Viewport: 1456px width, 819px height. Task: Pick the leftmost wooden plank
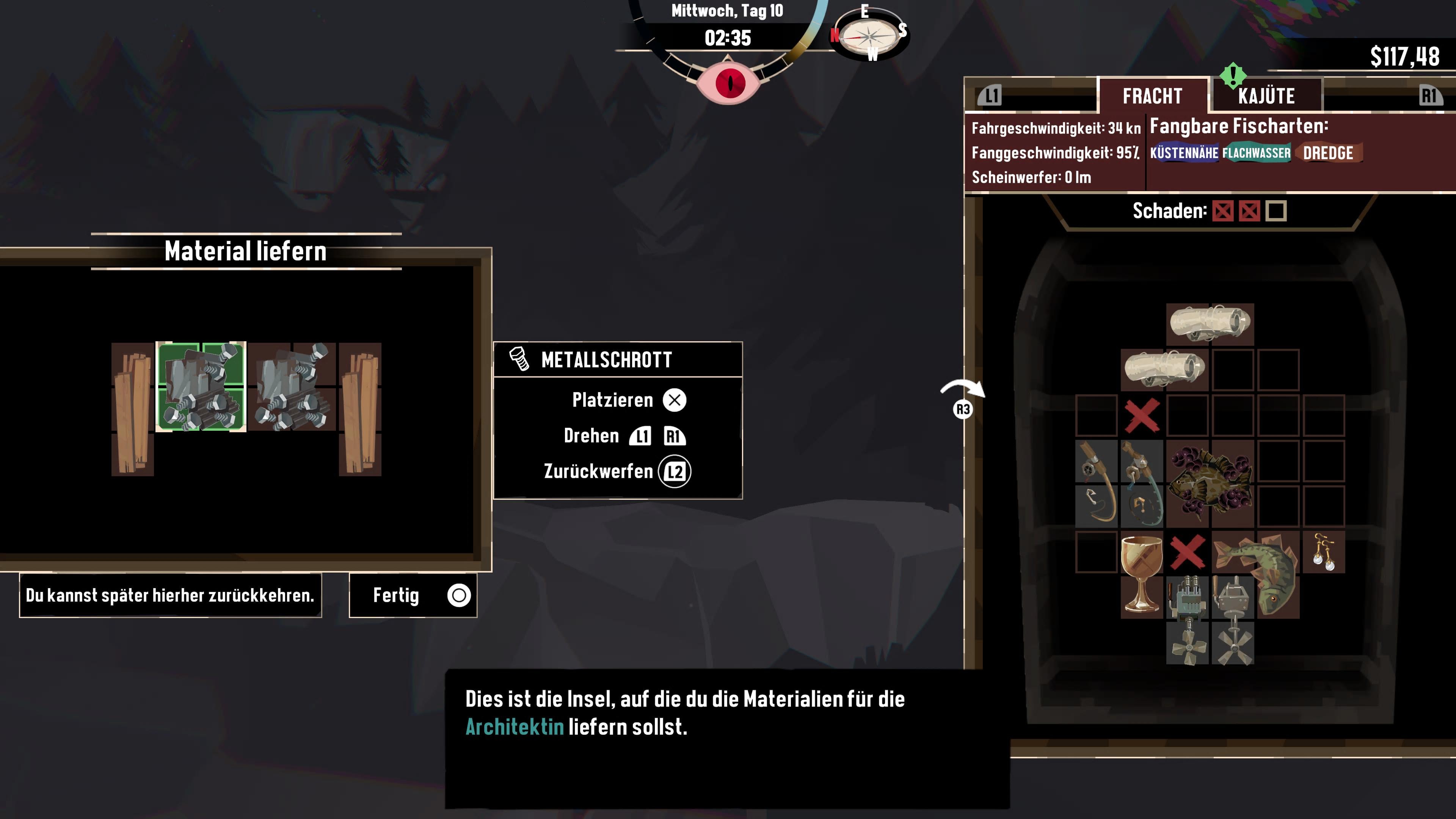coord(133,409)
